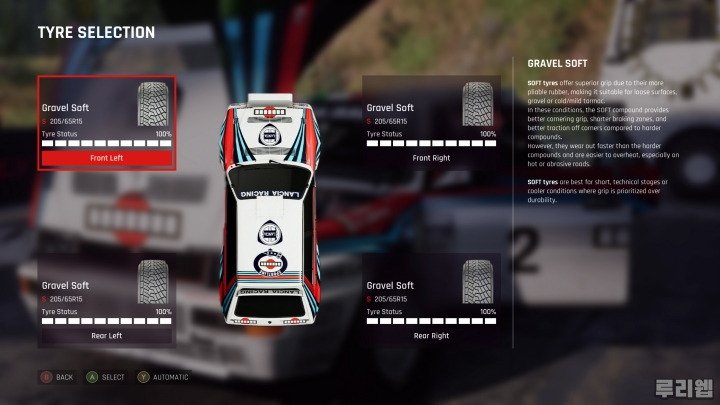720x405 pixels.
Task: Activate the Select option
Action: pyautogui.click(x=107, y=377)
